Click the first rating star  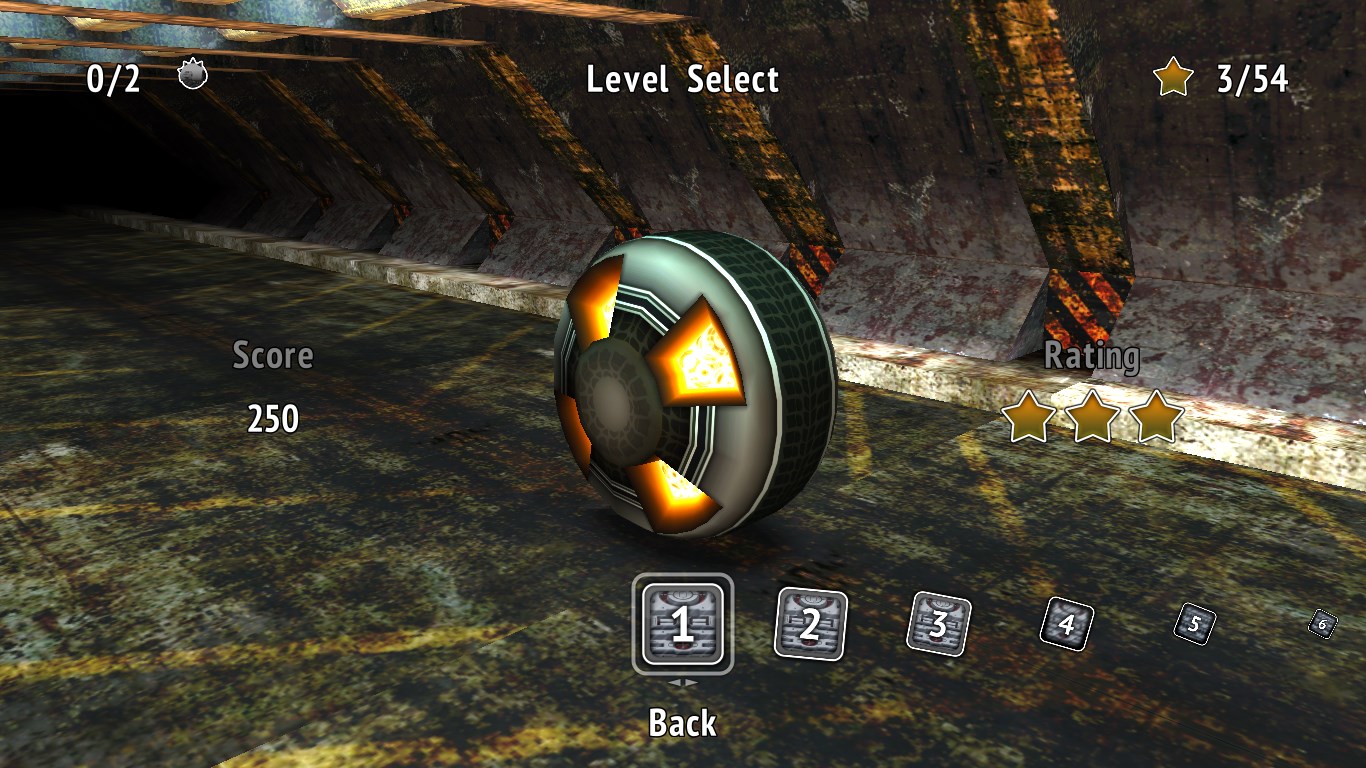[1027, 419]
